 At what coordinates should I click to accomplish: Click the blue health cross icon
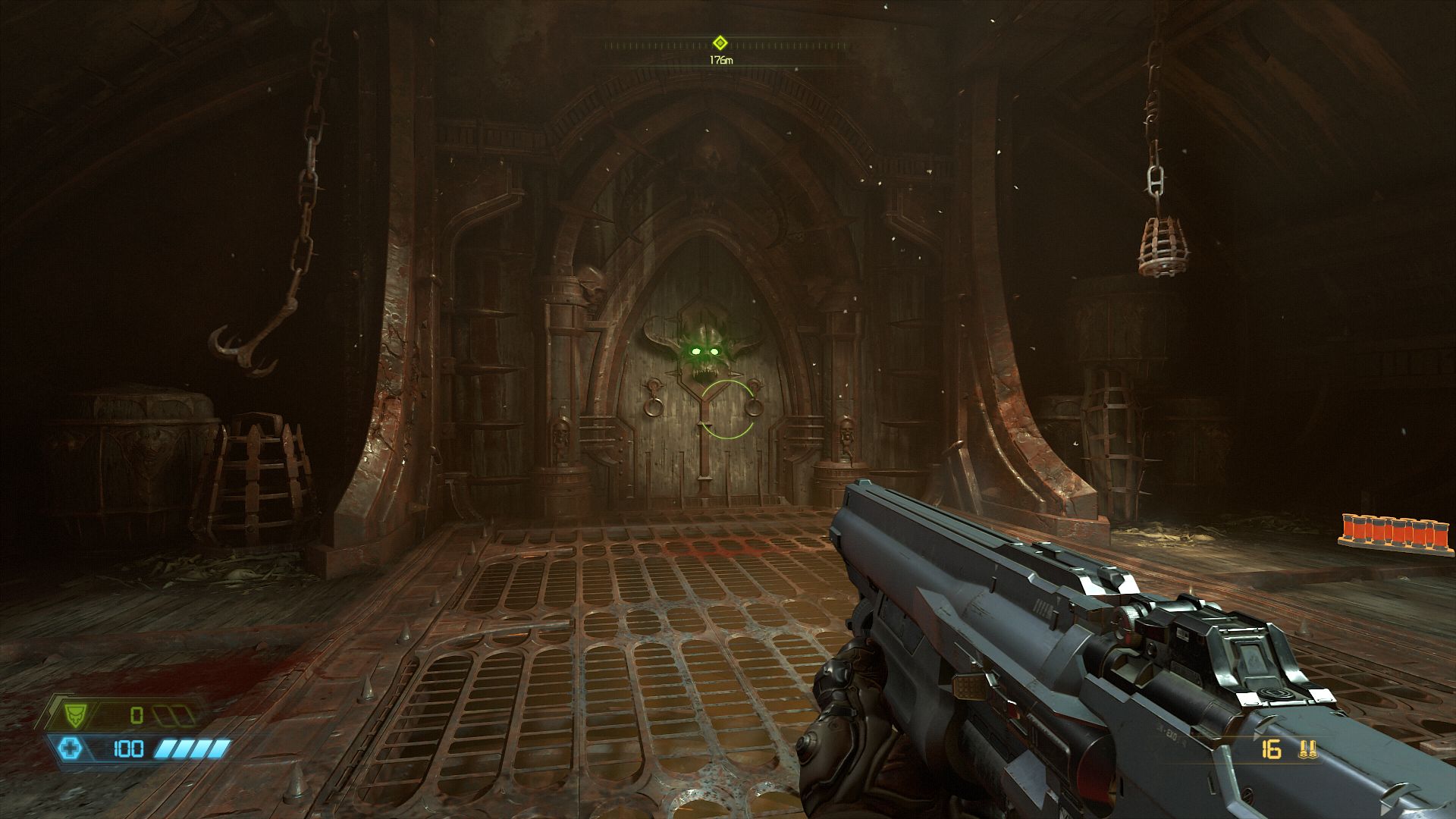click(71, 749)
